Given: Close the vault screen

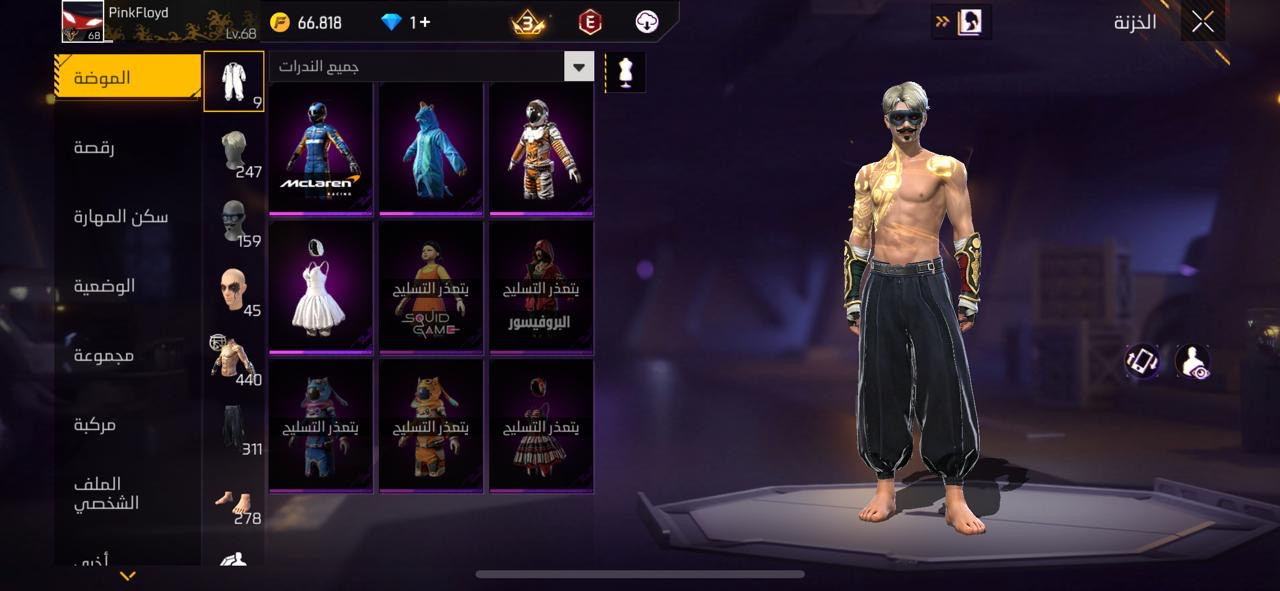Looking at the screenshot, I should point(1202,22).
